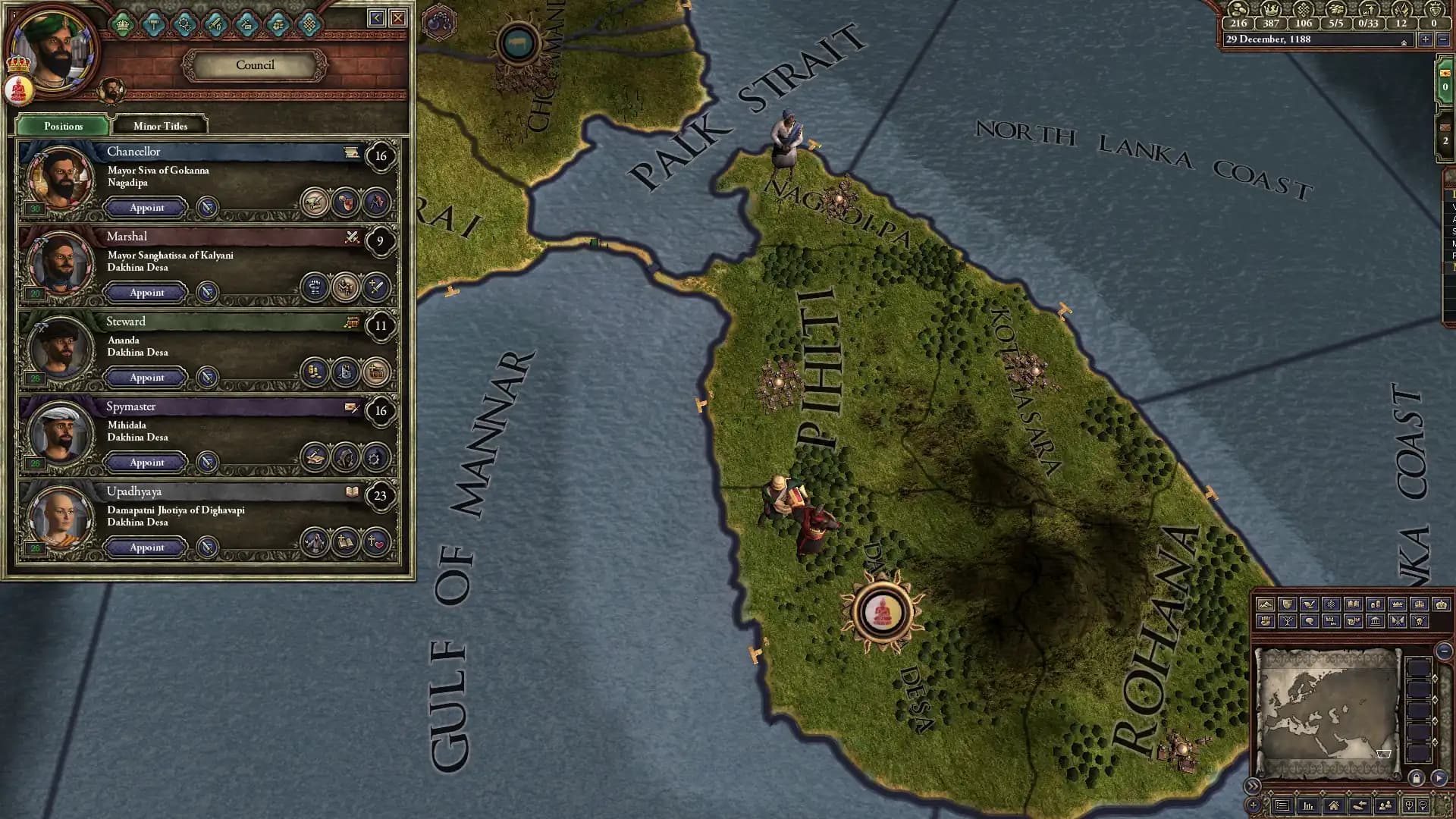The width and height of the screenshot is (1456, 819).
Task: Toggle the revolt risk map mode (hand icon)
Action: pos(1266,621)
